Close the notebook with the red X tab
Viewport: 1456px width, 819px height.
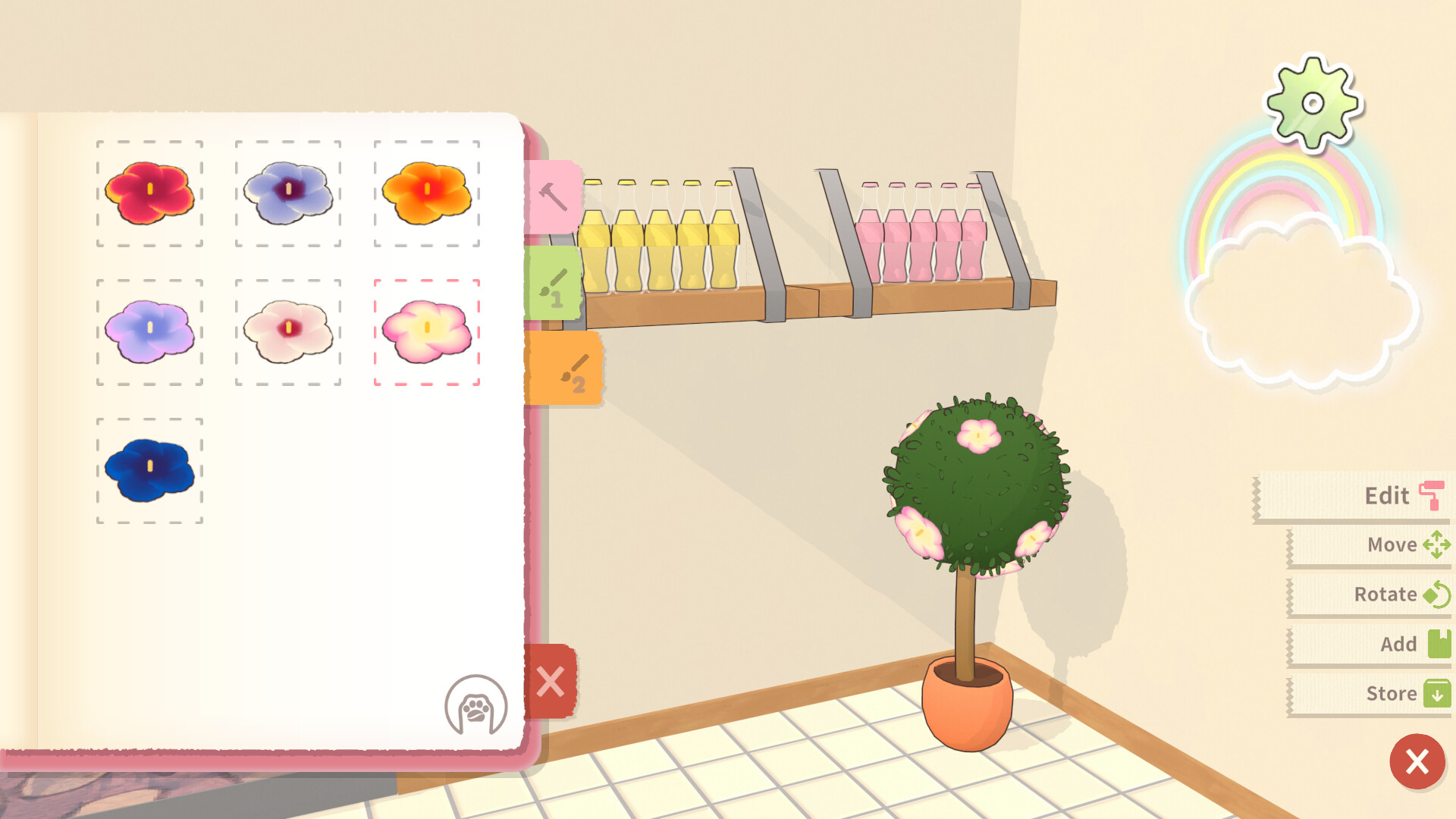[551, 682]
